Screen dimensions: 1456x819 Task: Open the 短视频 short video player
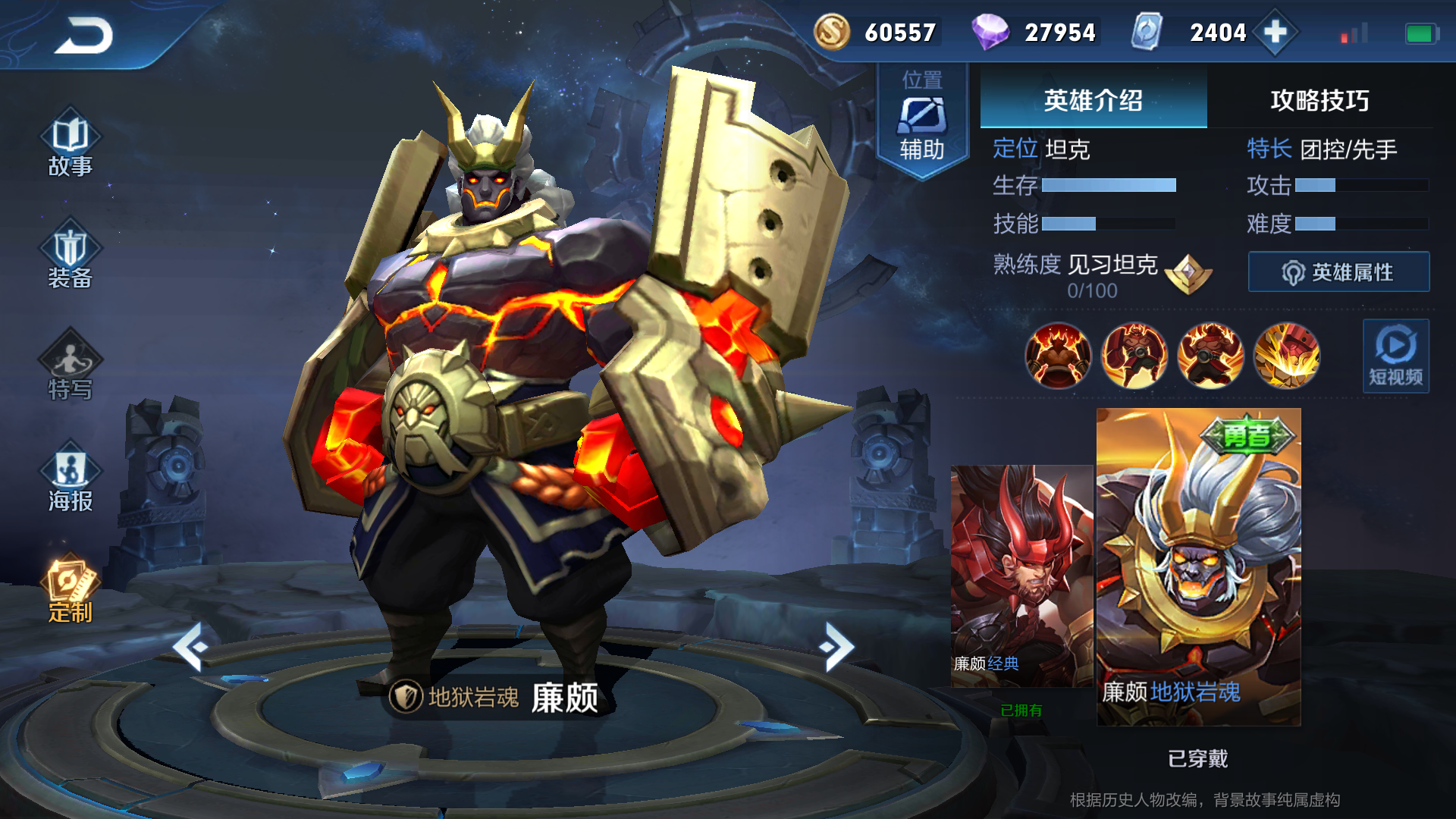(1396, 356)
